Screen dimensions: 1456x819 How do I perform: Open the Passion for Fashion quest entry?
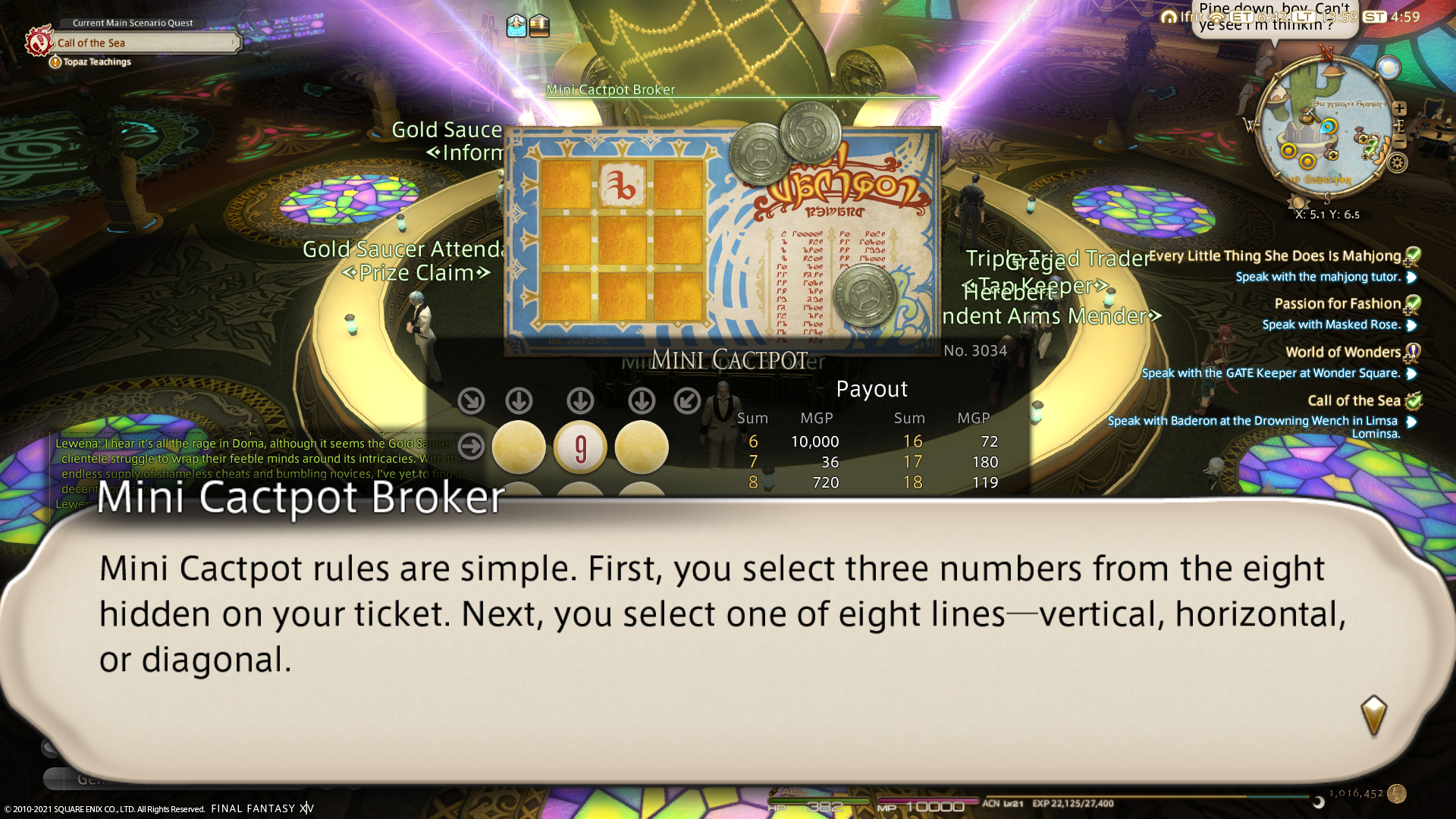coord(1337,304)
